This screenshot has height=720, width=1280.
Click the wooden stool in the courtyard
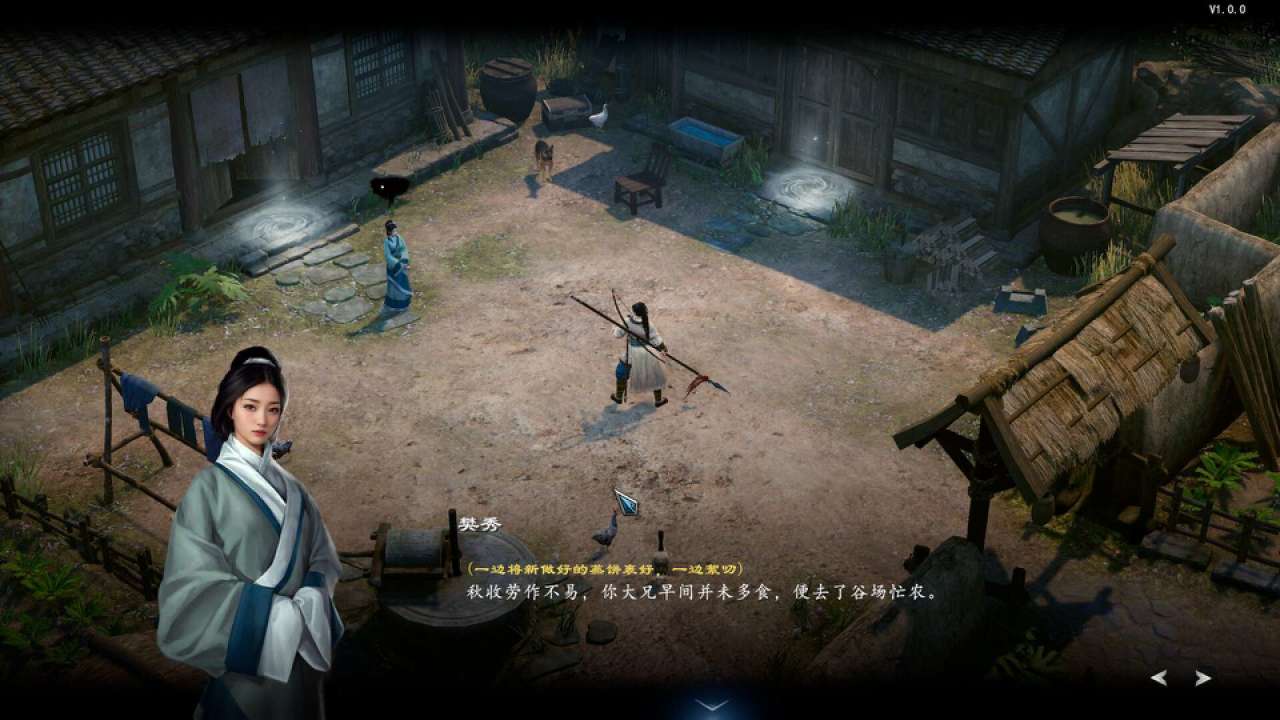(x=632, y=188)
